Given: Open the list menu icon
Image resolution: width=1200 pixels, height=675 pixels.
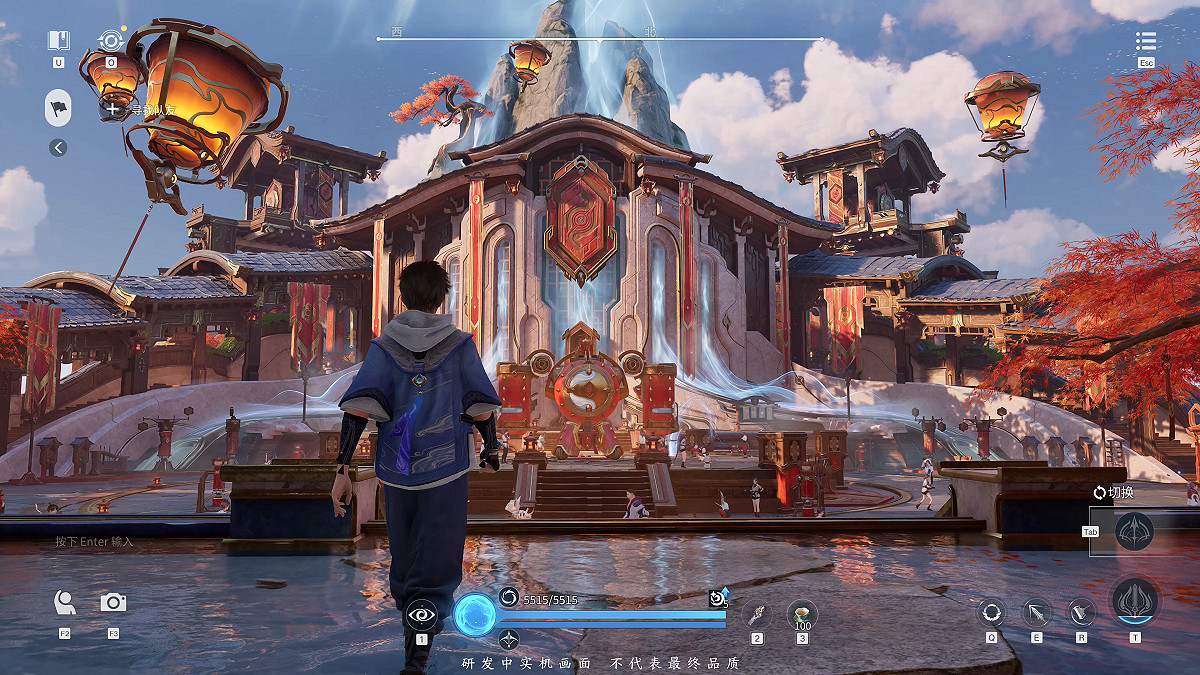Looking at the screenshot, I should point(1146,41).
